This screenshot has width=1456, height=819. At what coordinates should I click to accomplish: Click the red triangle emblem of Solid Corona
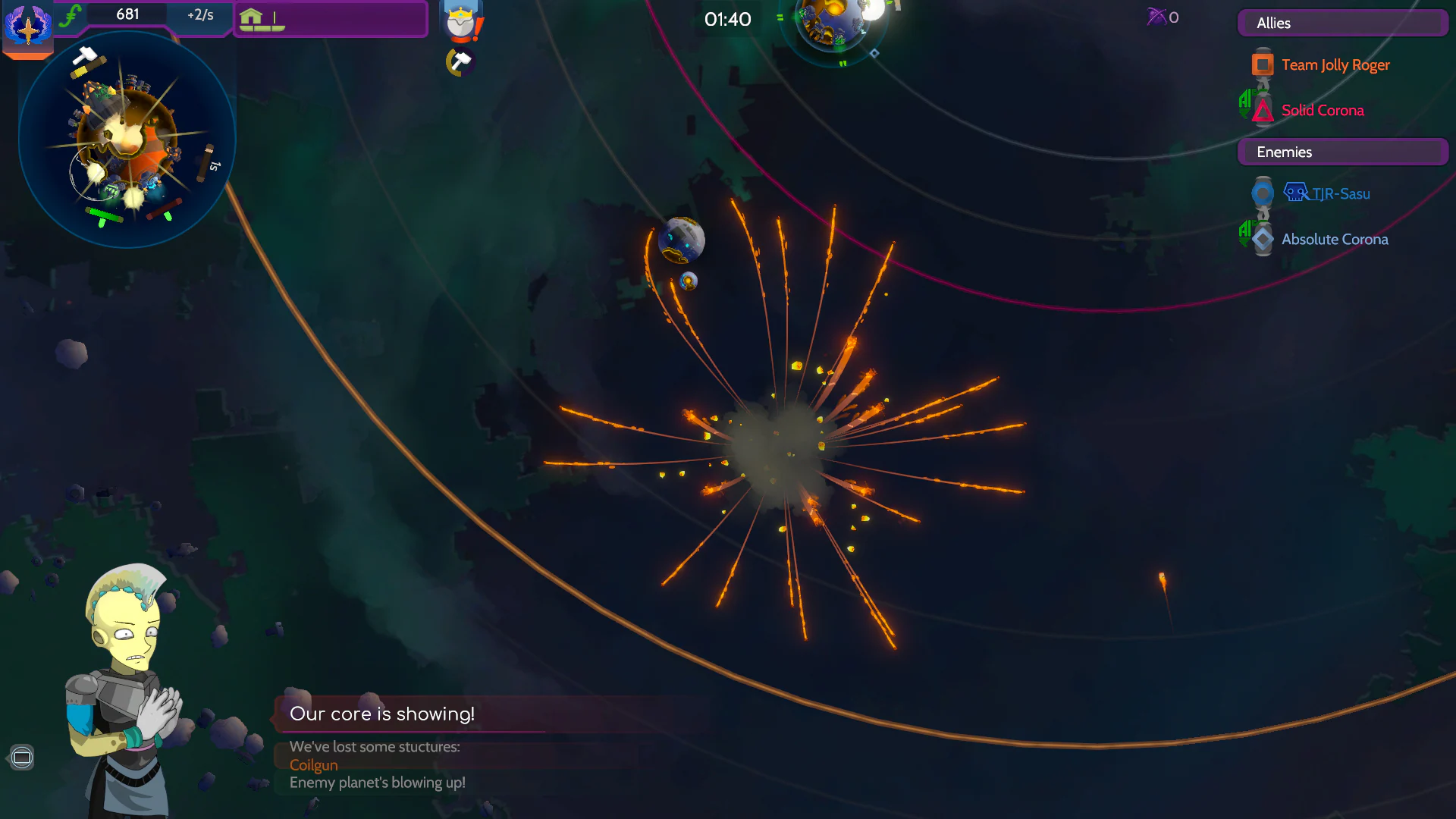pos(1261,111)
